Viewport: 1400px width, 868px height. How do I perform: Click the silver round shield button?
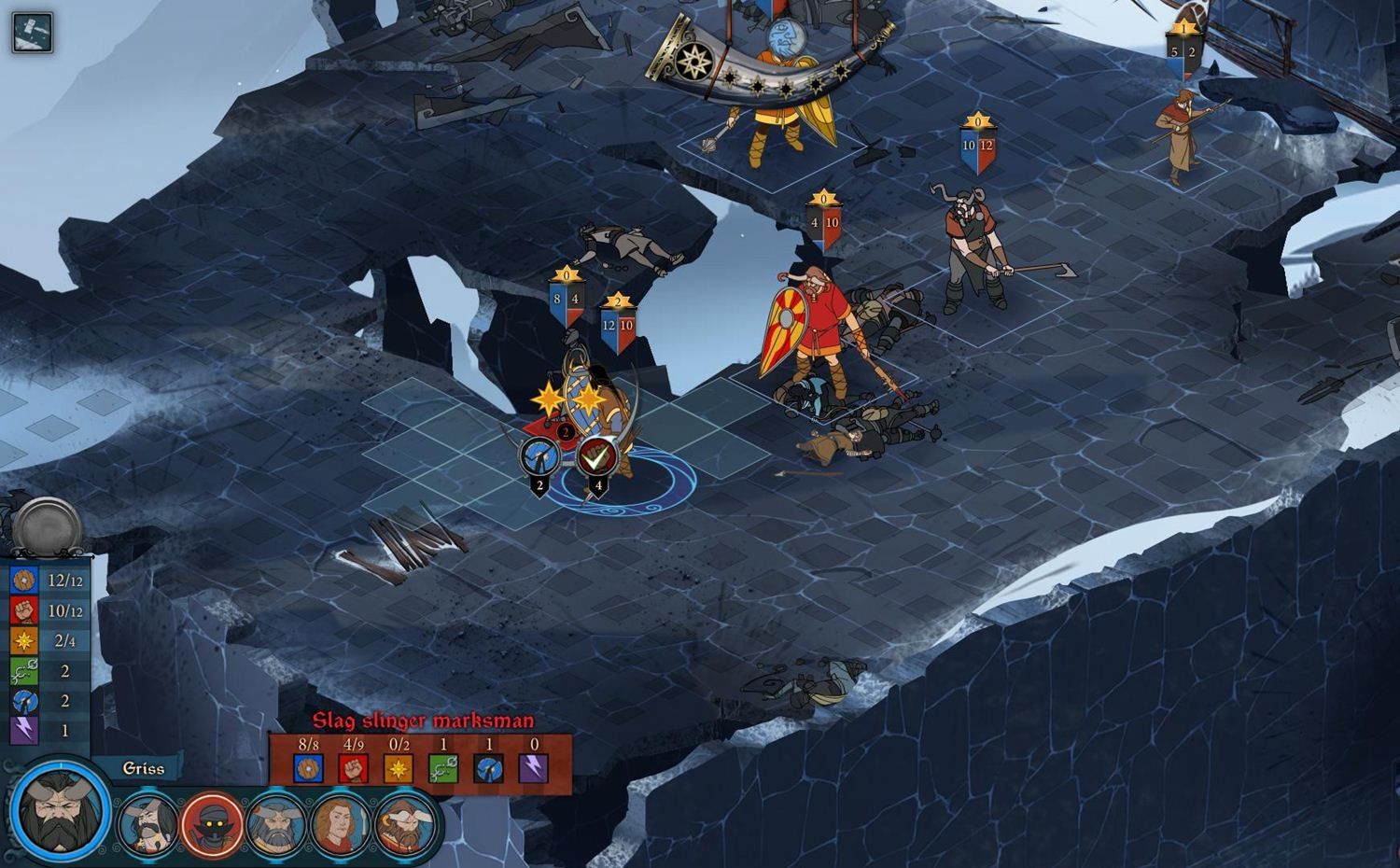(x=49, y=525)
